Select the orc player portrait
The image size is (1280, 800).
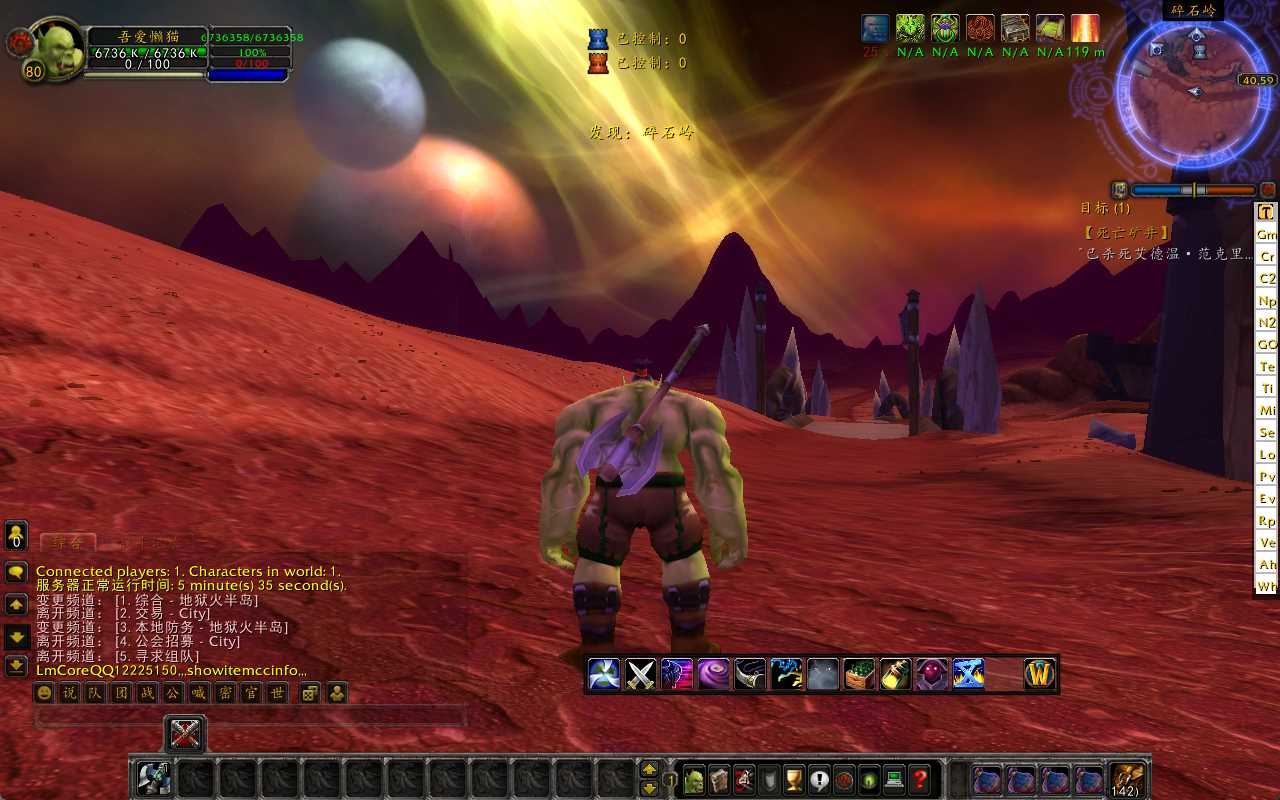coord(57,45)
